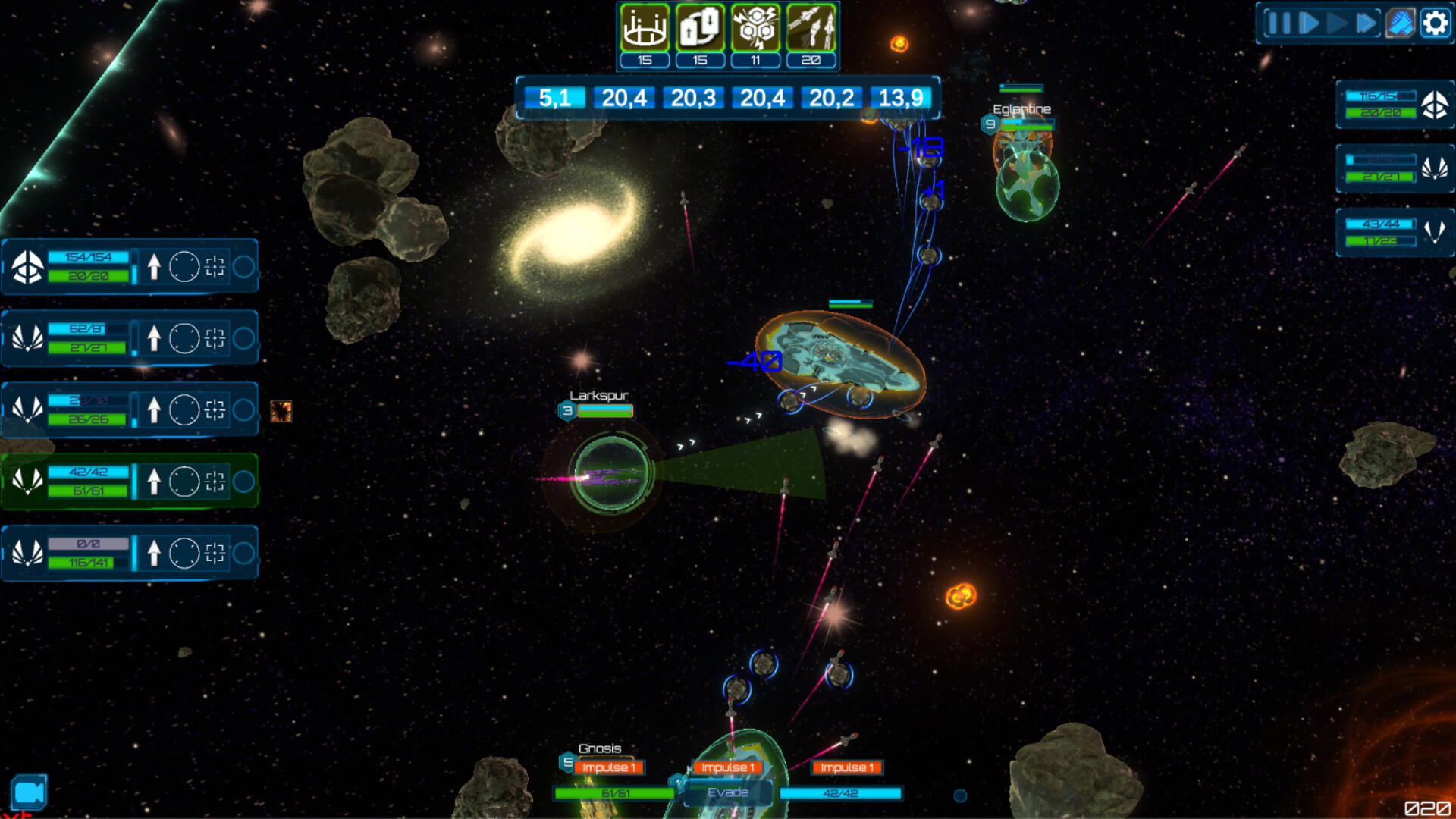The image size is (1456, 819).
Task: Toggle the circular selector on the 154/154 panel
Action: click(184, 265)
